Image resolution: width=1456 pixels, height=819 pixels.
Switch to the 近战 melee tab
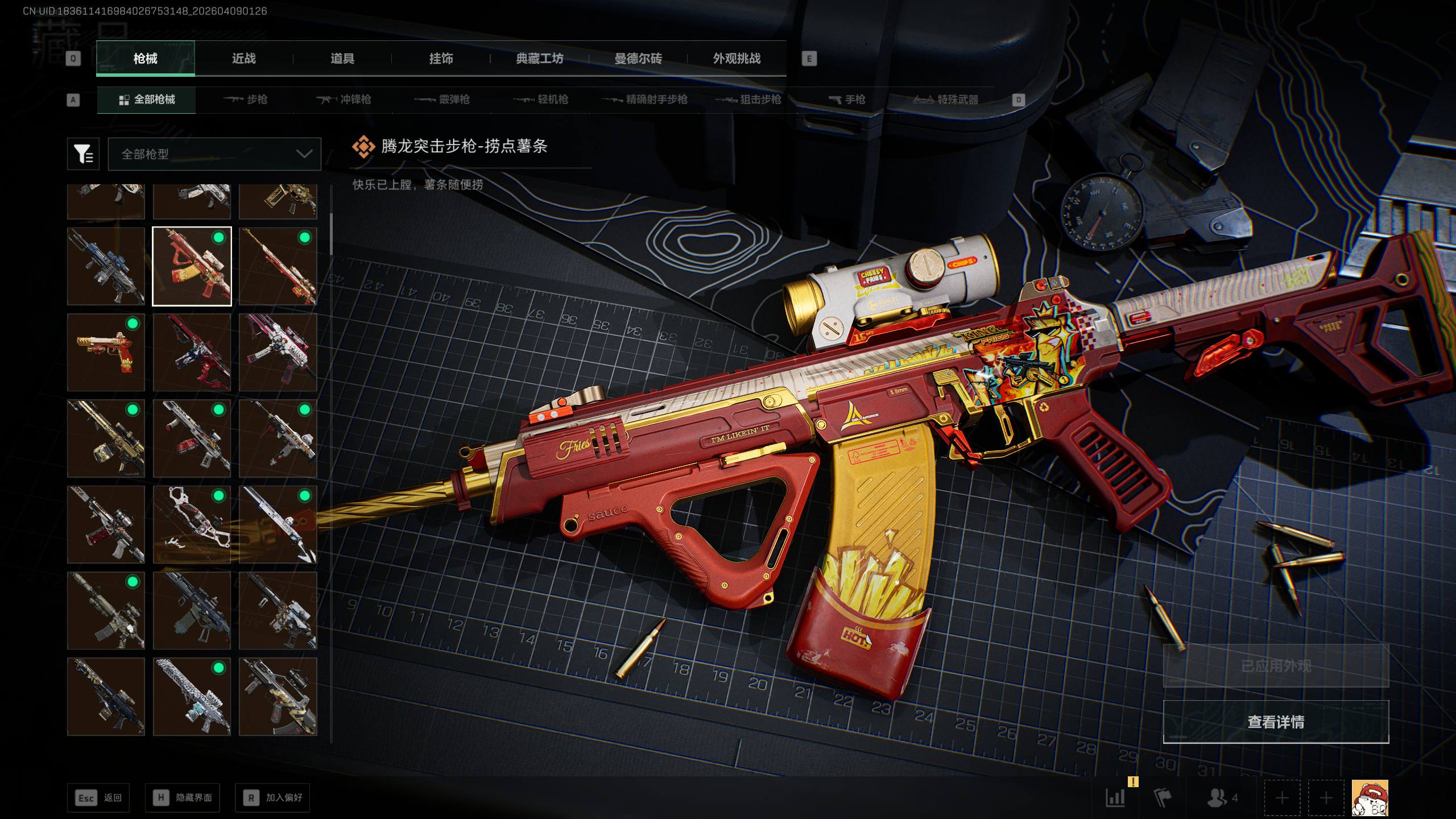[x=243, y=59]
